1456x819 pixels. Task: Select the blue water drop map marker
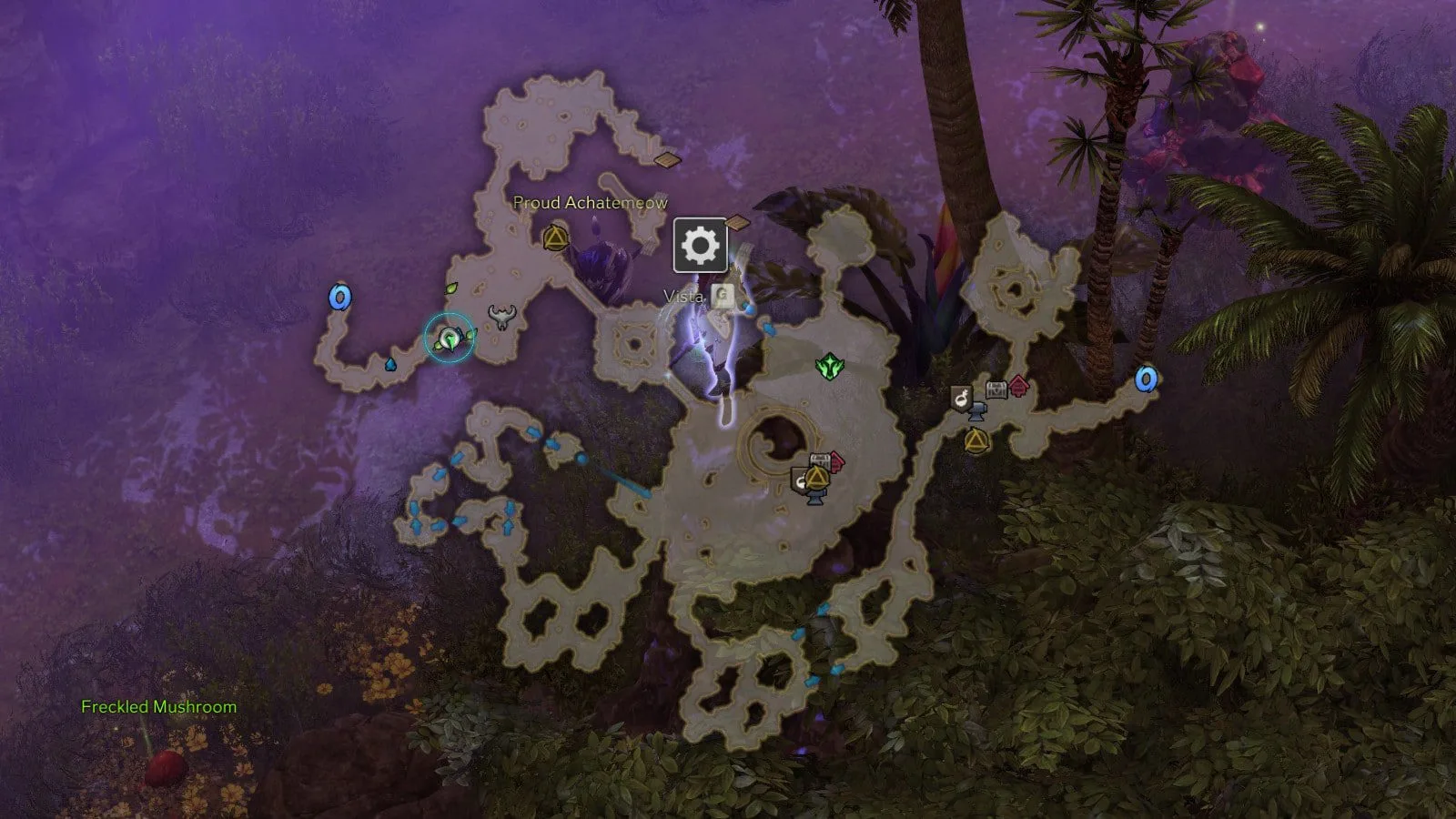[x=390, y=364]
